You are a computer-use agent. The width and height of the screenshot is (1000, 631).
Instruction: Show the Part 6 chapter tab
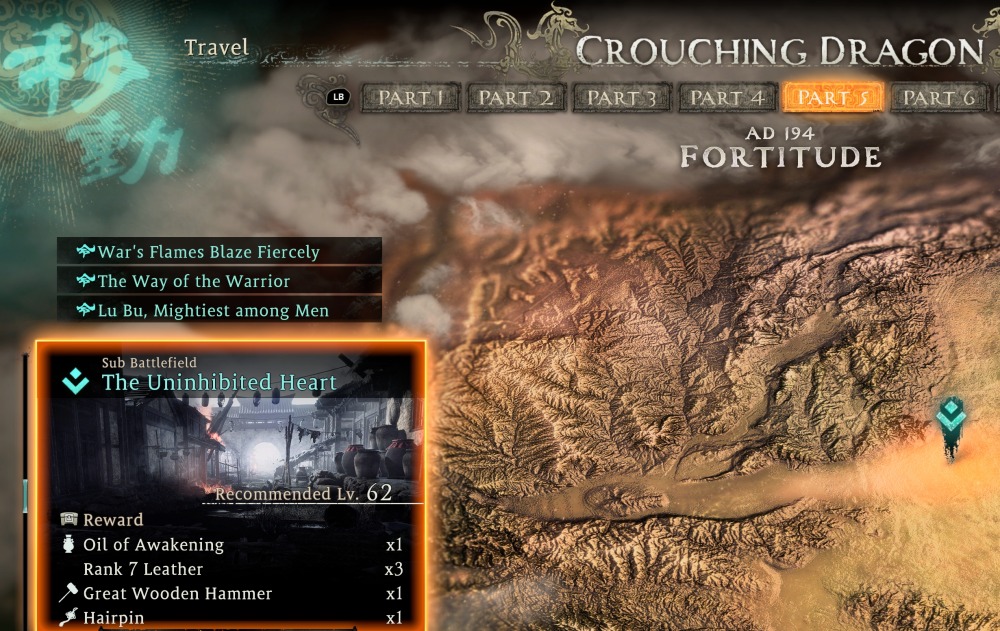(938, 98)
